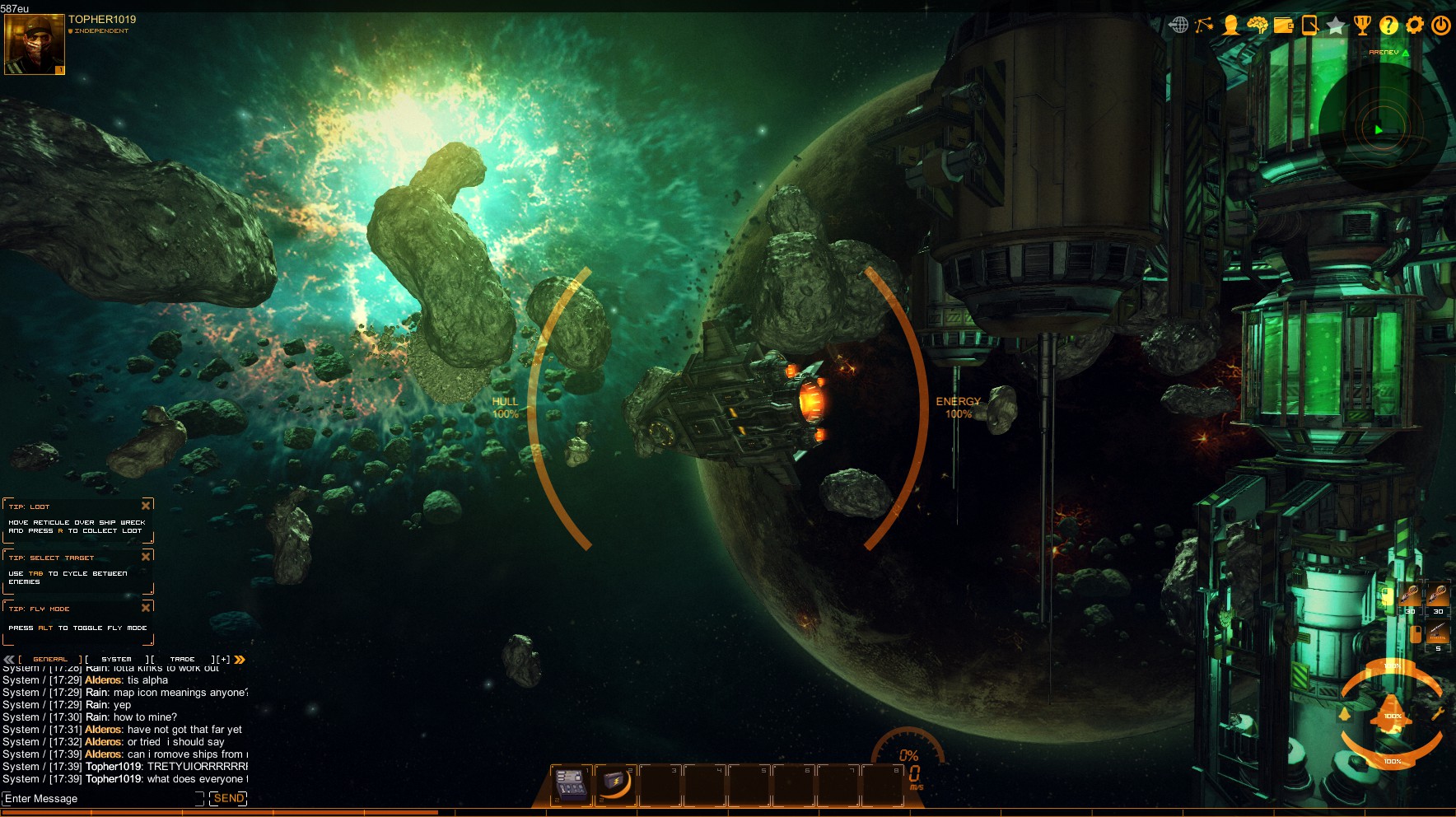The width and height of the screenshot is (1456, 817).
Task: Show the trophy achievements icon
Action: coord(1362,25)
